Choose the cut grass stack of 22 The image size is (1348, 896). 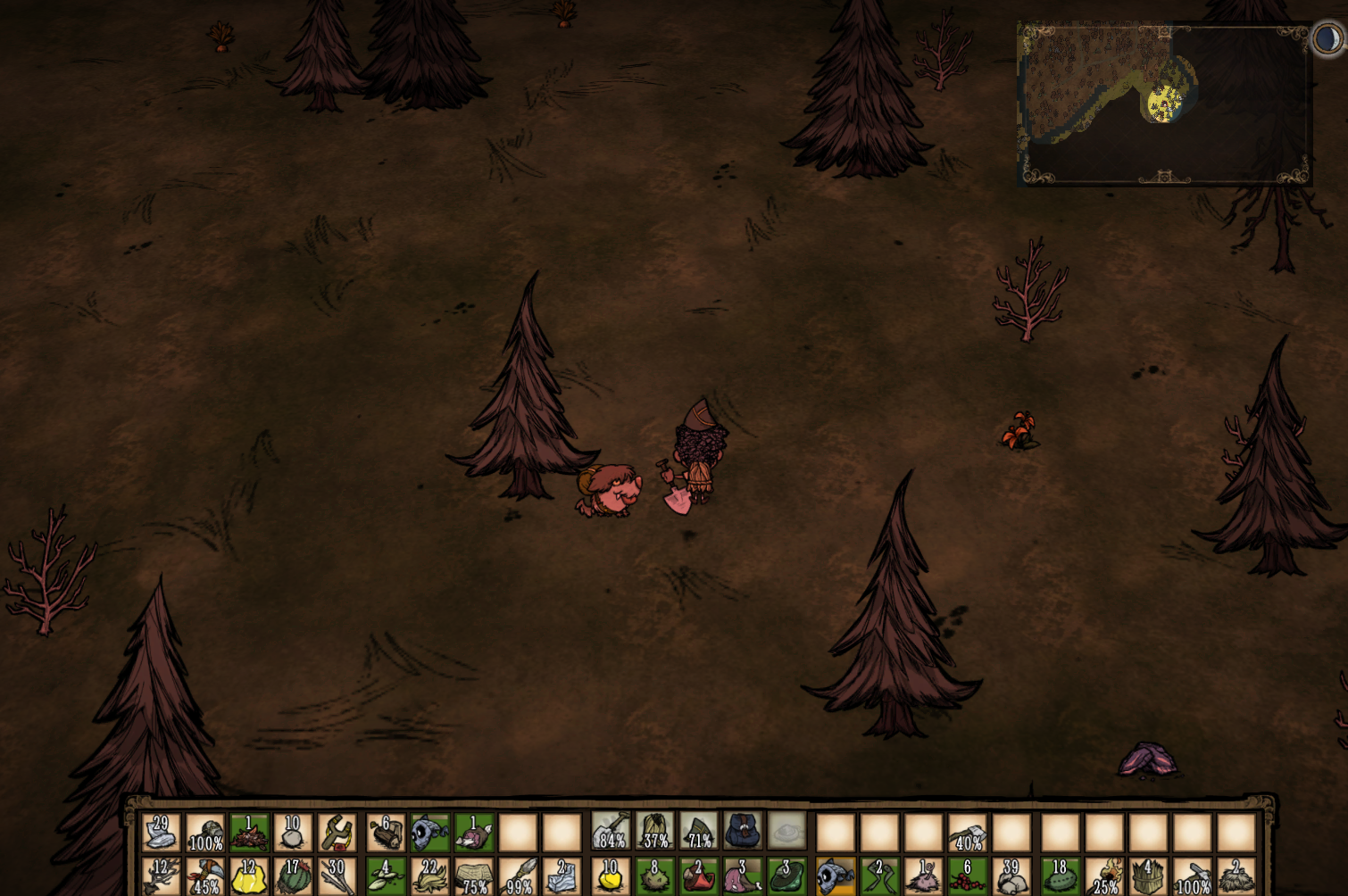[430, 876]
